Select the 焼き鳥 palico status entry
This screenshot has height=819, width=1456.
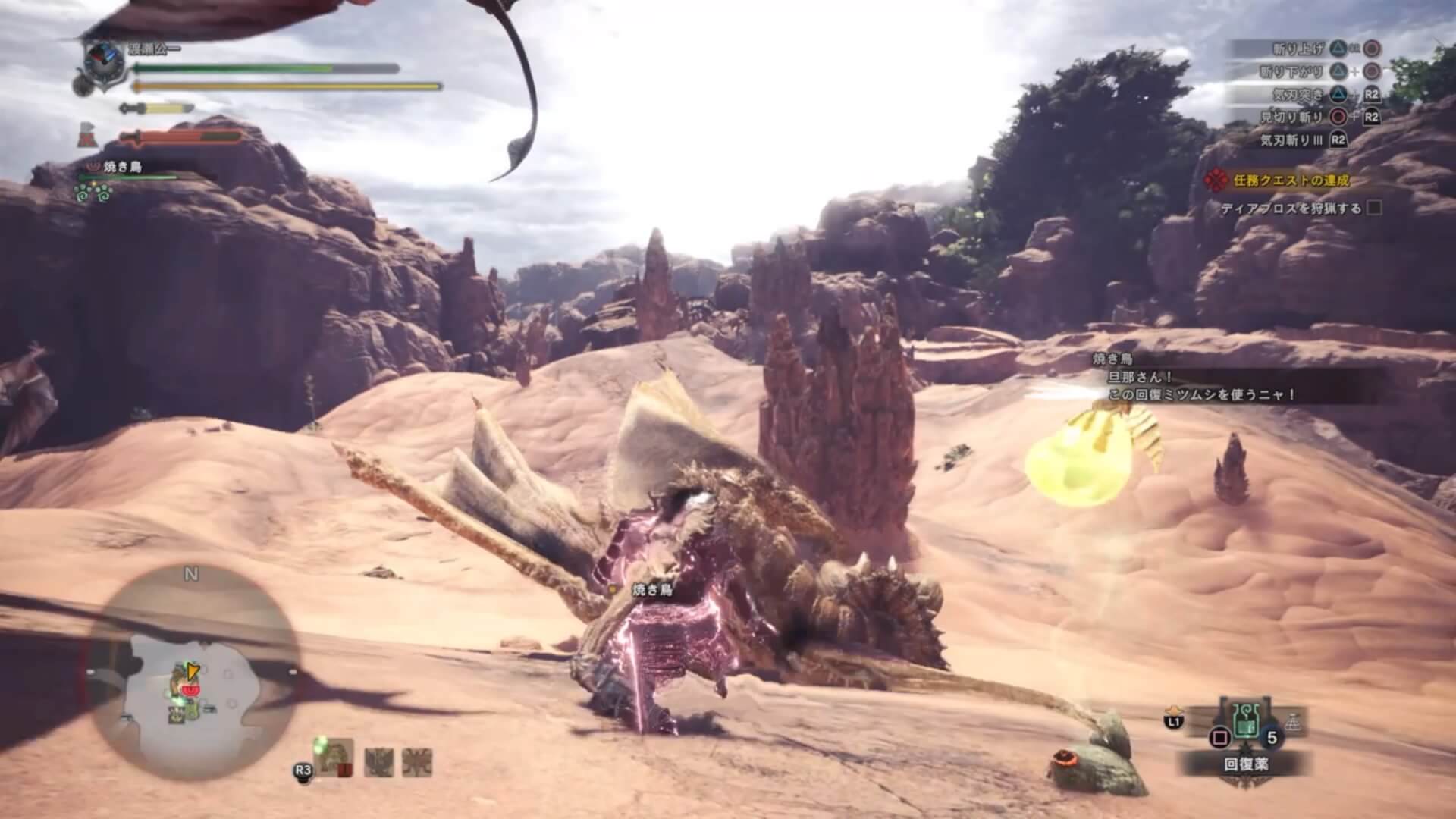pyautogui.click(x=121, y=168)
